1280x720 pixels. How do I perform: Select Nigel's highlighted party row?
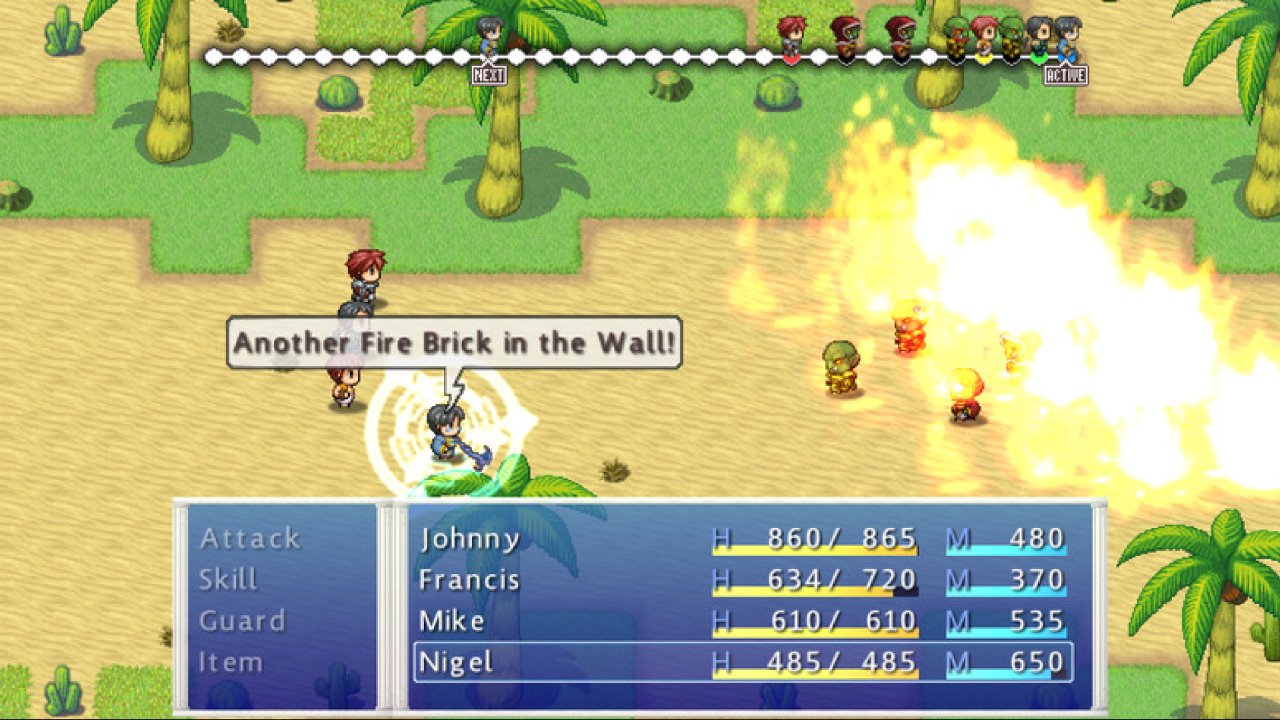tap(740, 662)
